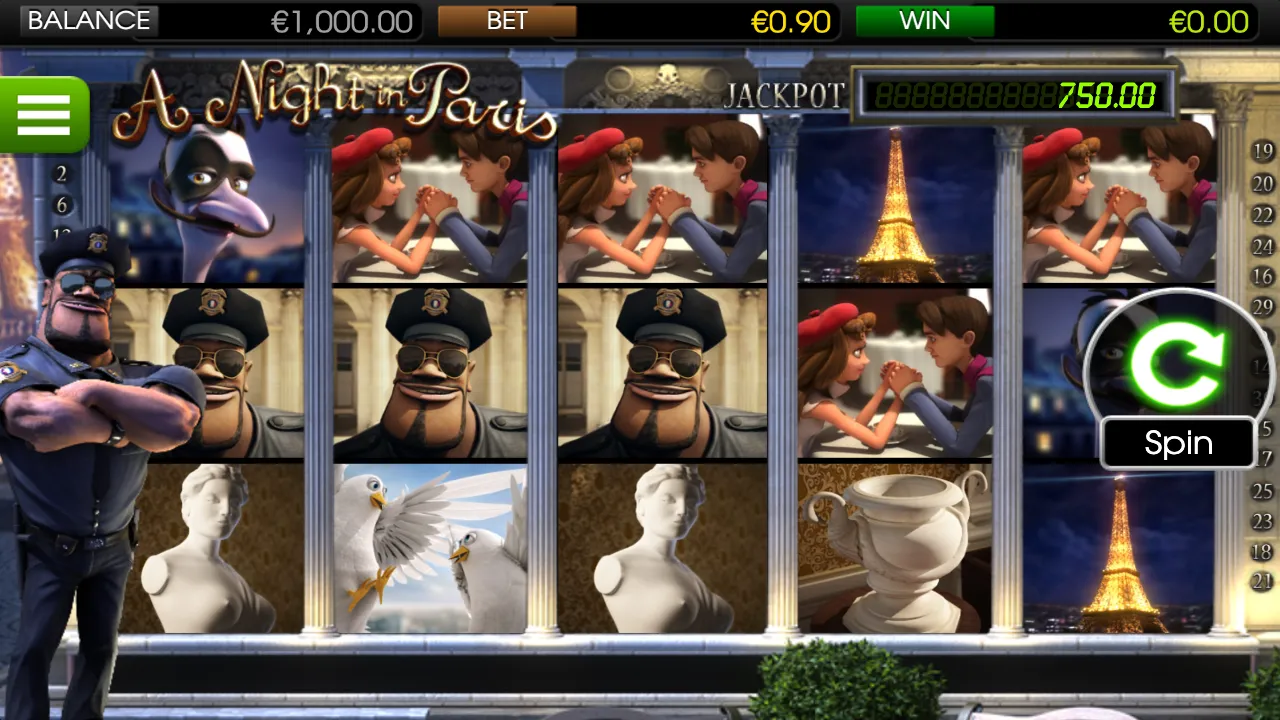
Task: Click the doves symbol on reel two
Action: tap(430, 545)
